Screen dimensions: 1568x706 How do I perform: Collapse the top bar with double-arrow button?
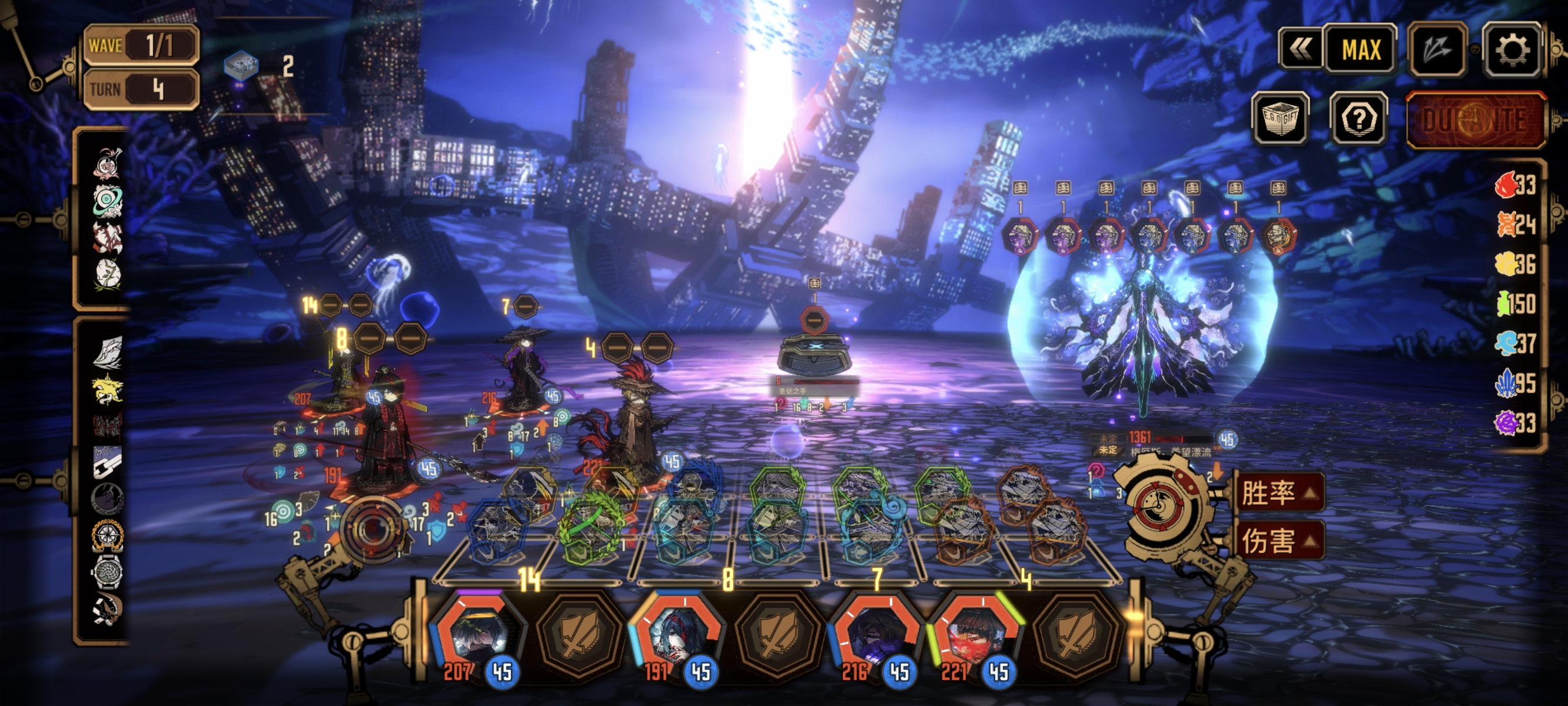(1300, 50)
